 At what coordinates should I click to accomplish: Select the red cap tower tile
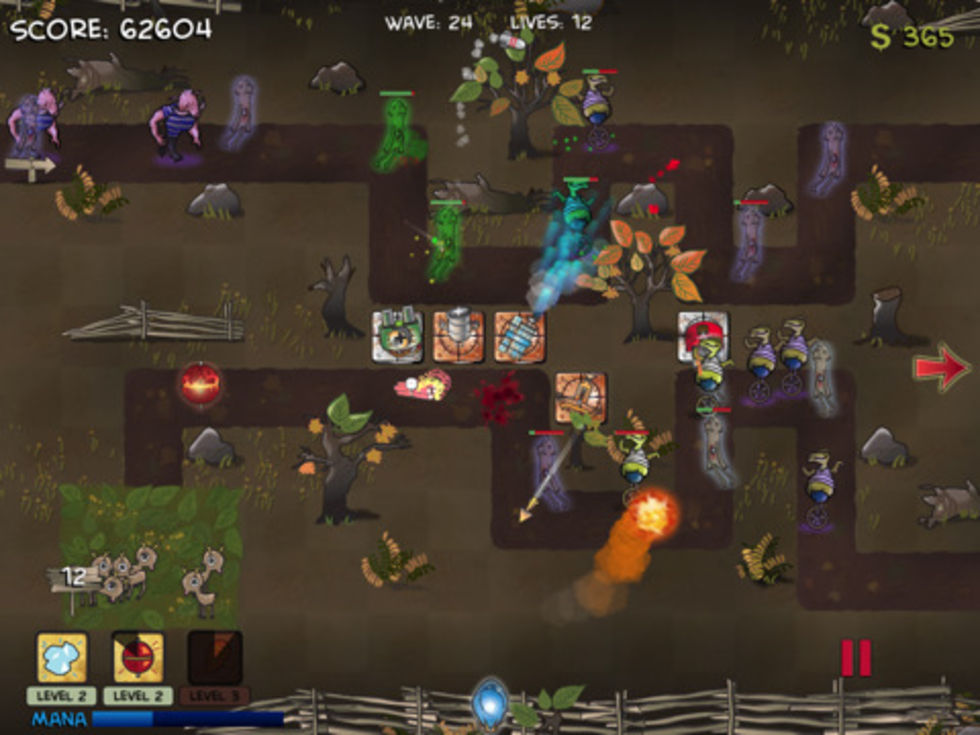point(702,335)
